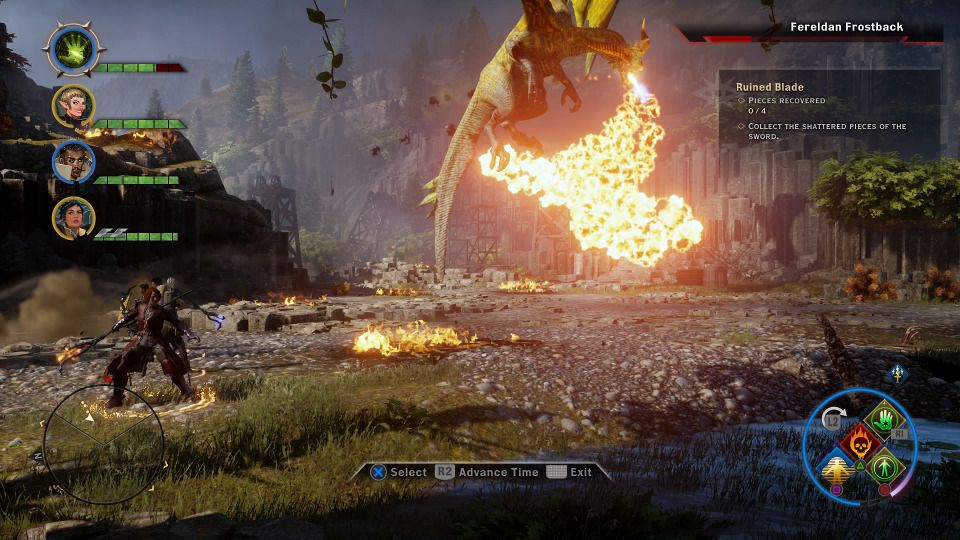Activate the flaming skull ability

click(x=858, y=441)
